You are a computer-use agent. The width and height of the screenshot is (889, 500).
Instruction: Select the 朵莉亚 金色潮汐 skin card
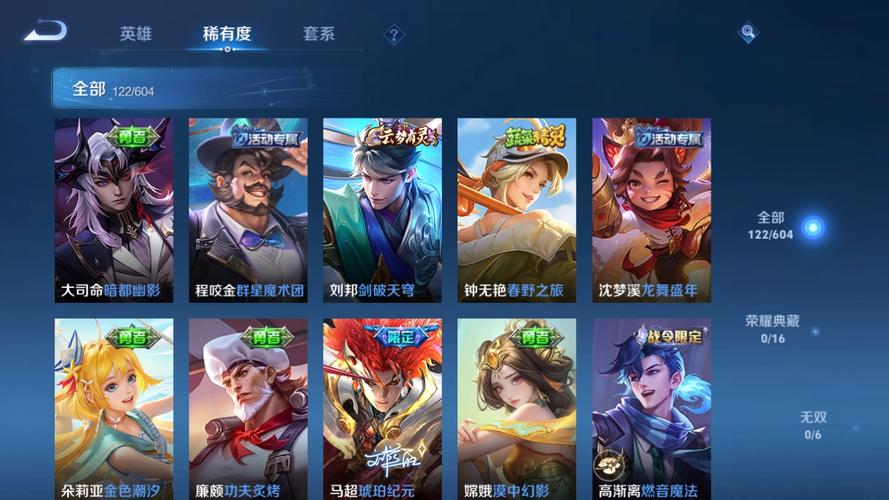(113, 409)
